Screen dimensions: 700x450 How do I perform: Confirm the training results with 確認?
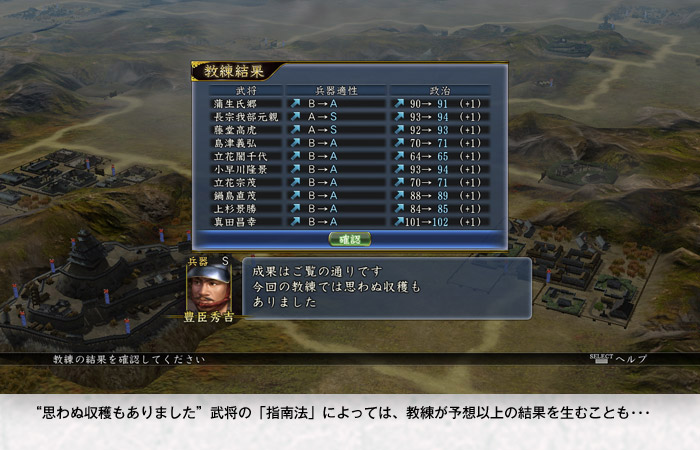(349, 239)
